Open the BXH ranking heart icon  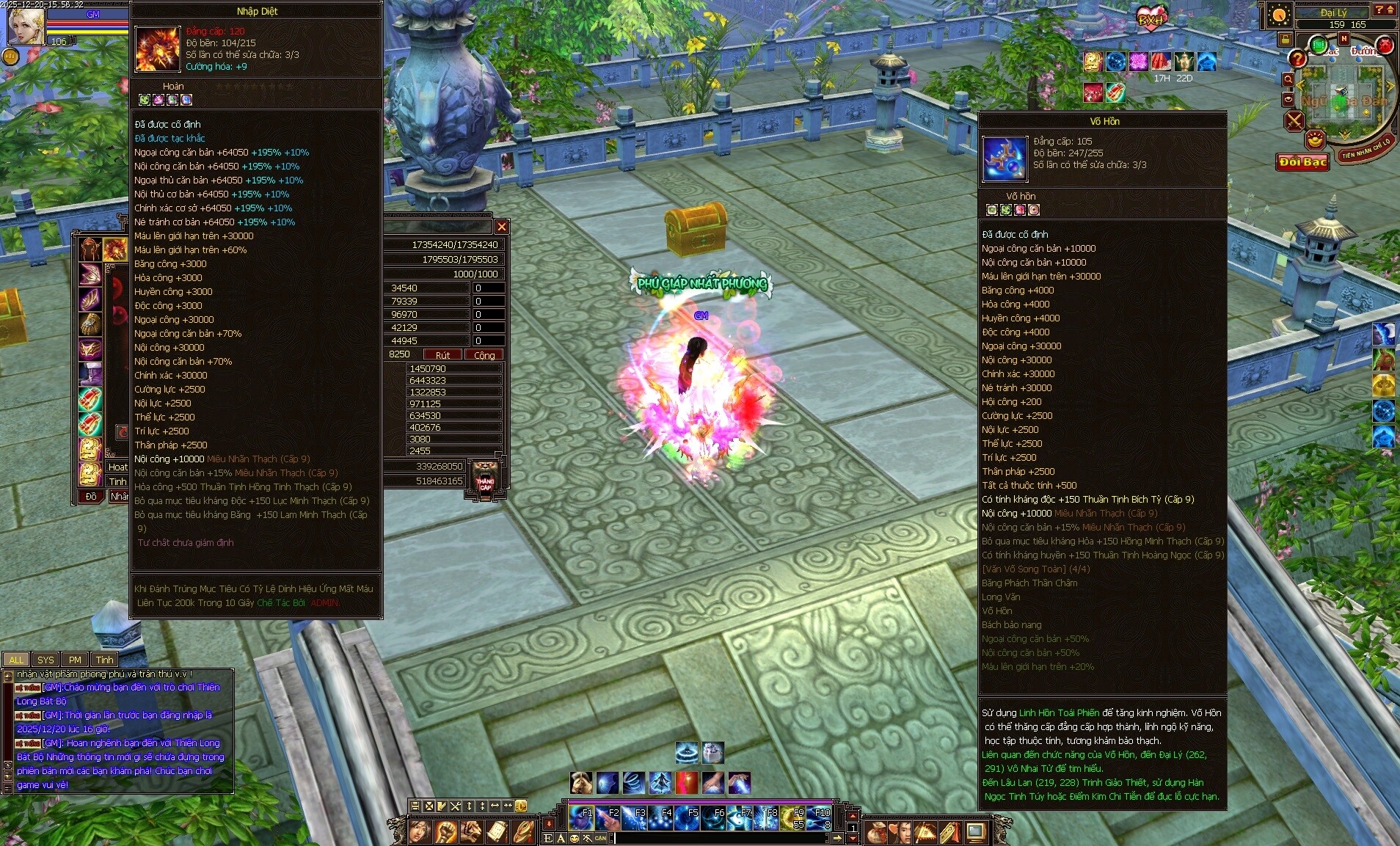[1150, 18]
